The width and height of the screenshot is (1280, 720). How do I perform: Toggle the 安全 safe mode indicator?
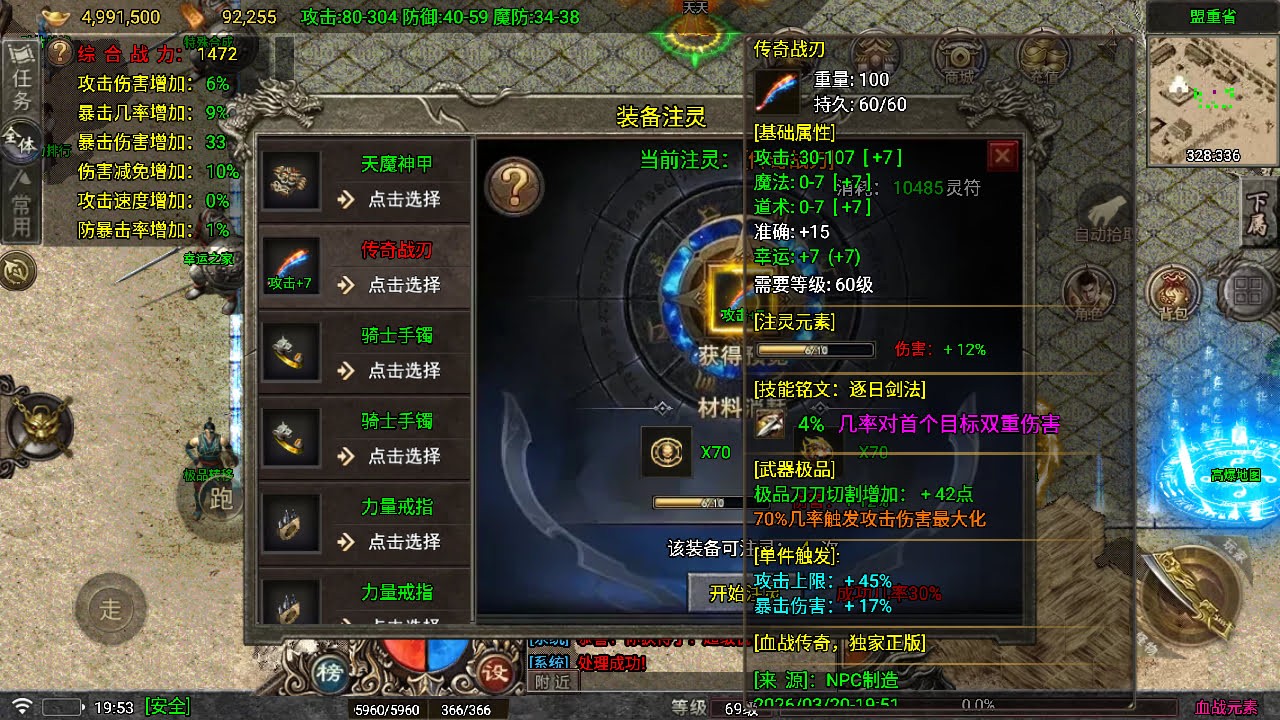click(168, 705)
